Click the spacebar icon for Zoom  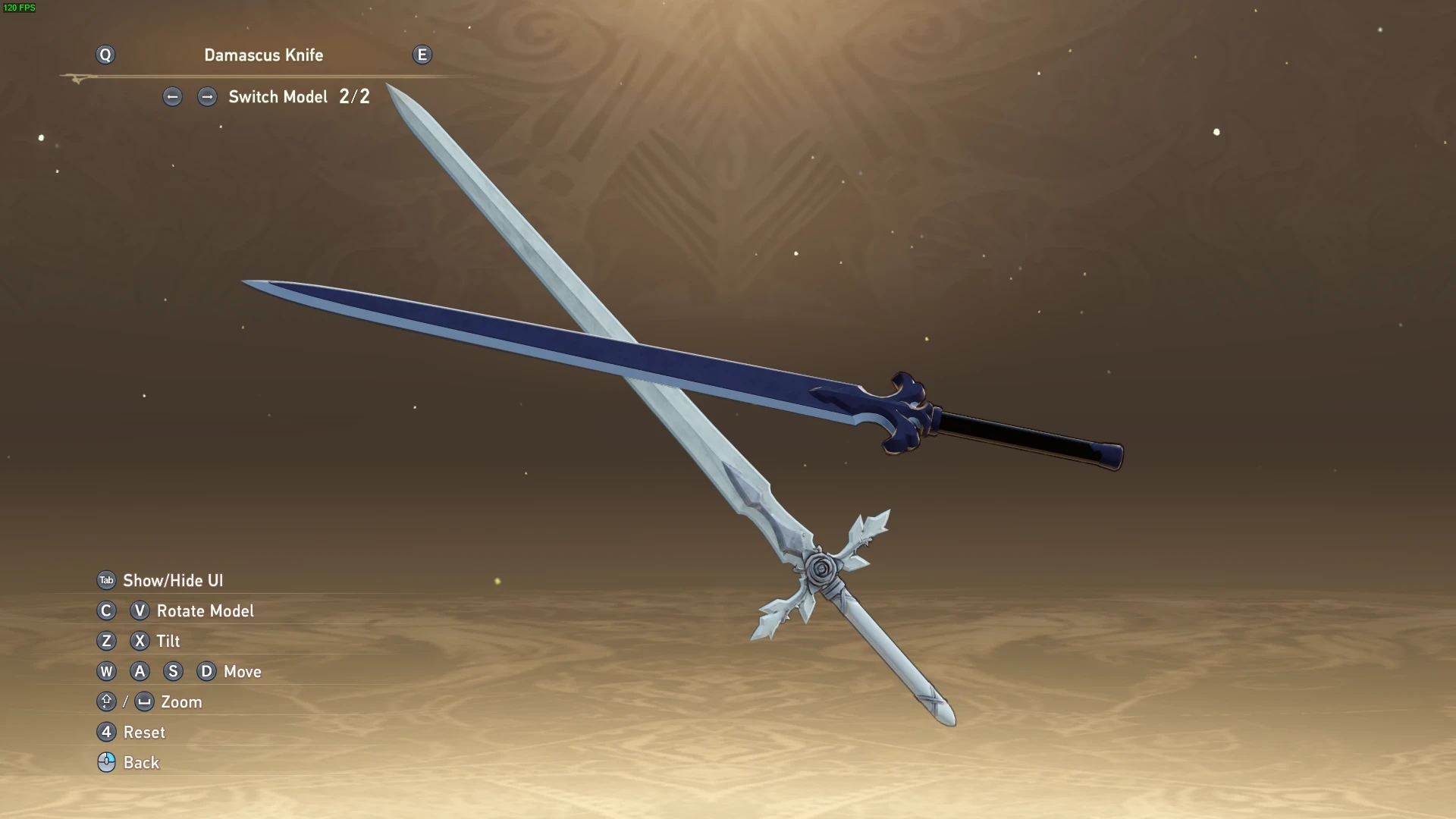pyautogui.click(x=144, y=701)
